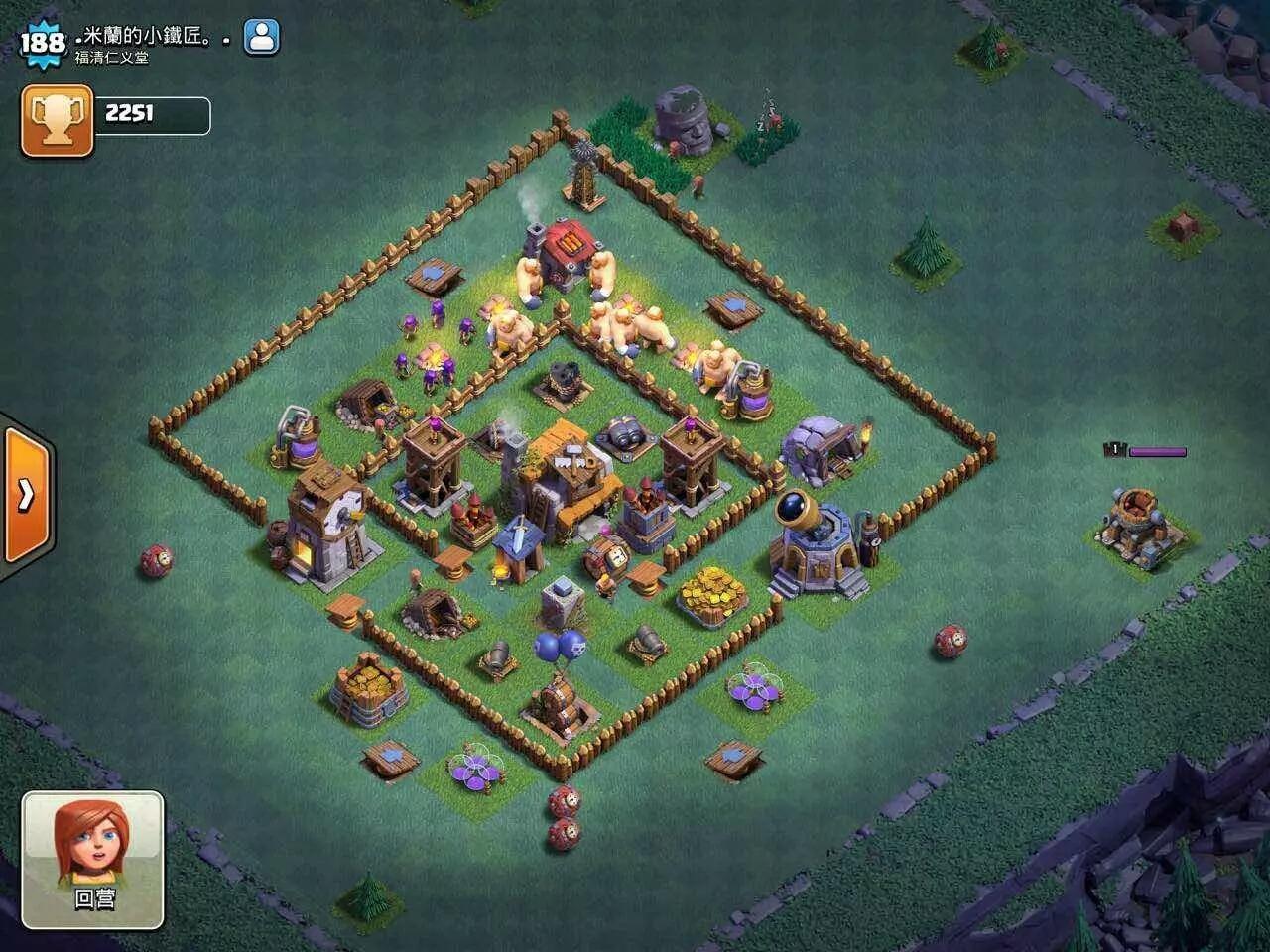The height and width of the screenshot is (952, 1270).
Task: Tap the 回营 return home button
Action: coord(93,859)
